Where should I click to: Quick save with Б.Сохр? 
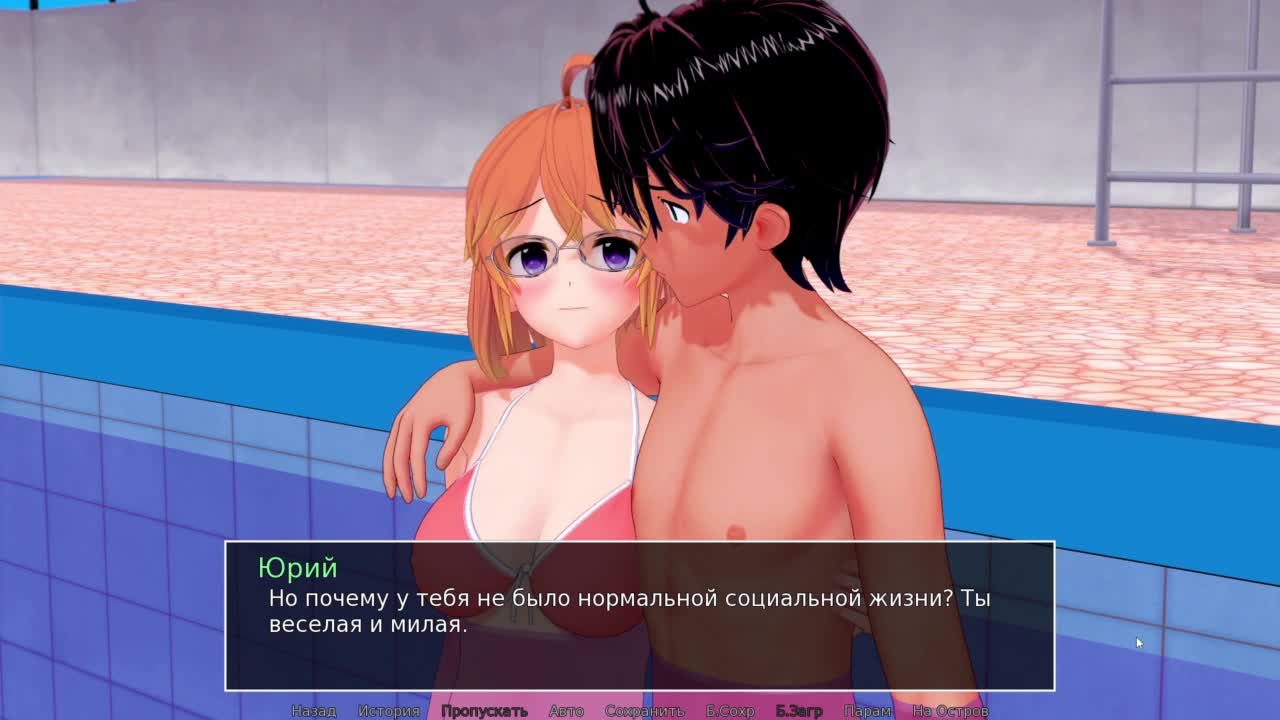pyautogui.click(x=730, y=711)
